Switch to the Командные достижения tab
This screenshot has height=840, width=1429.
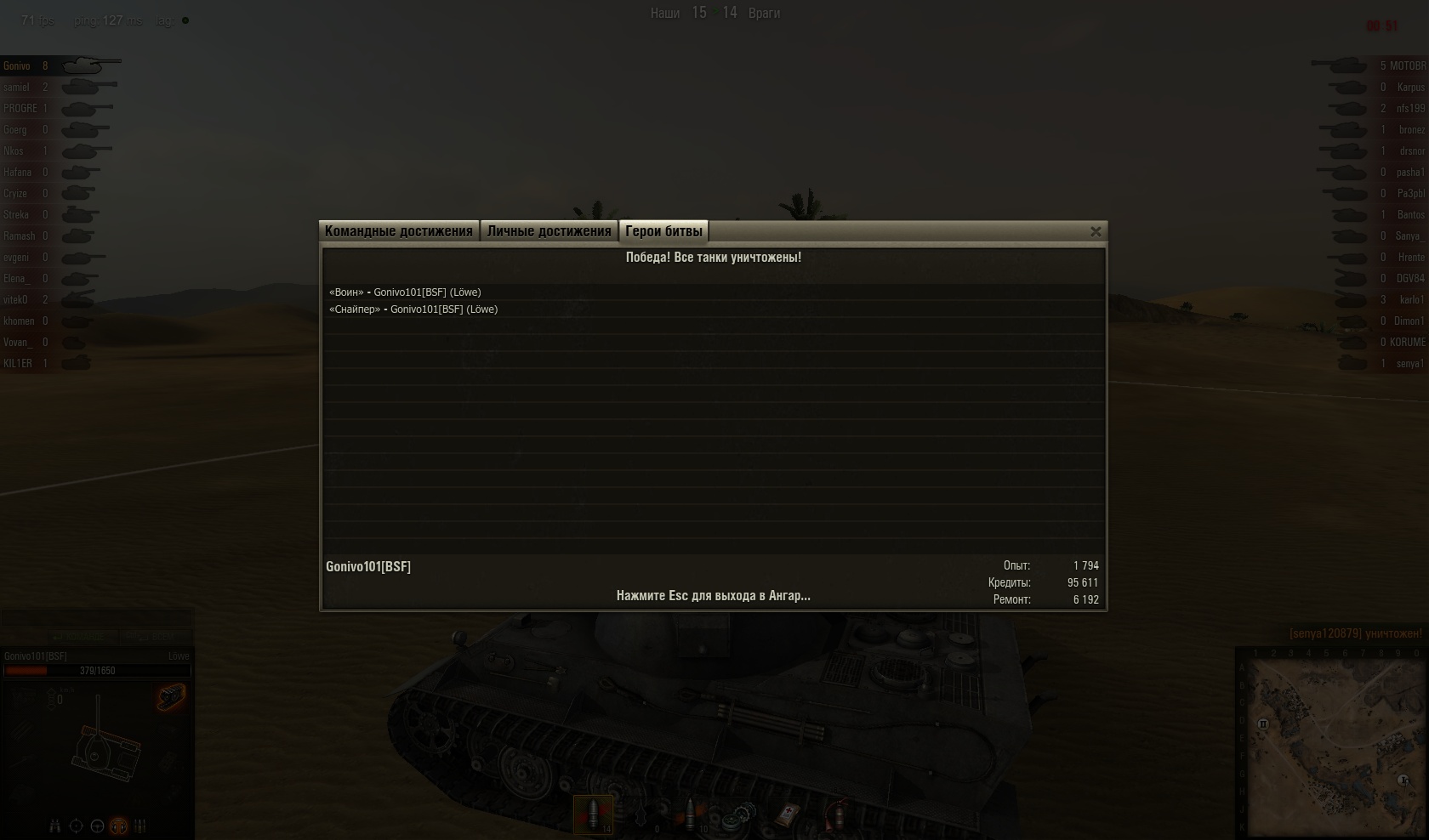[398, 231]
